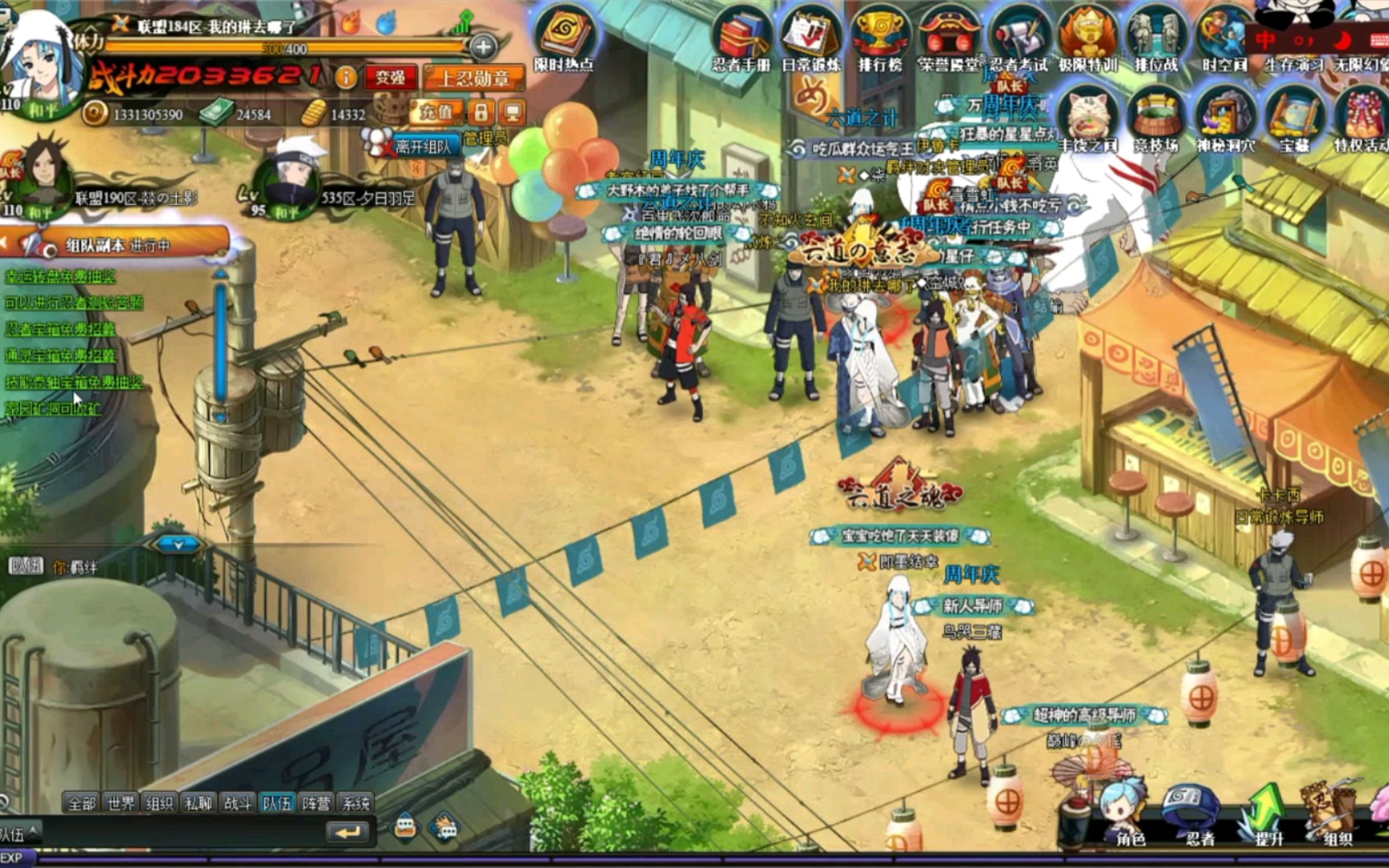
Task: Open 日常锻炼 daily training
Action: coord(810,38)
